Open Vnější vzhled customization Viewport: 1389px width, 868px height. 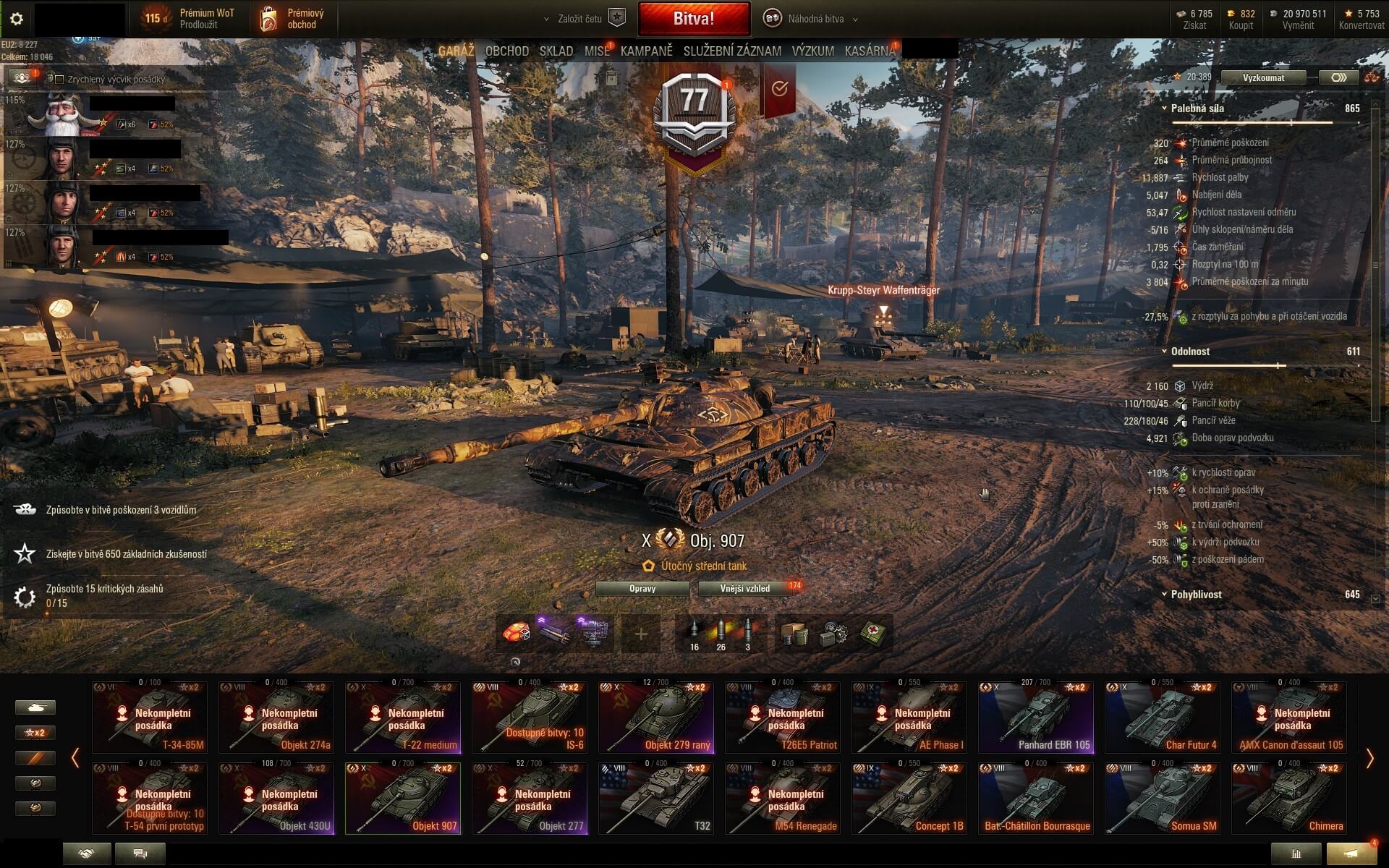pyautogui.click(x=745, y=589)
